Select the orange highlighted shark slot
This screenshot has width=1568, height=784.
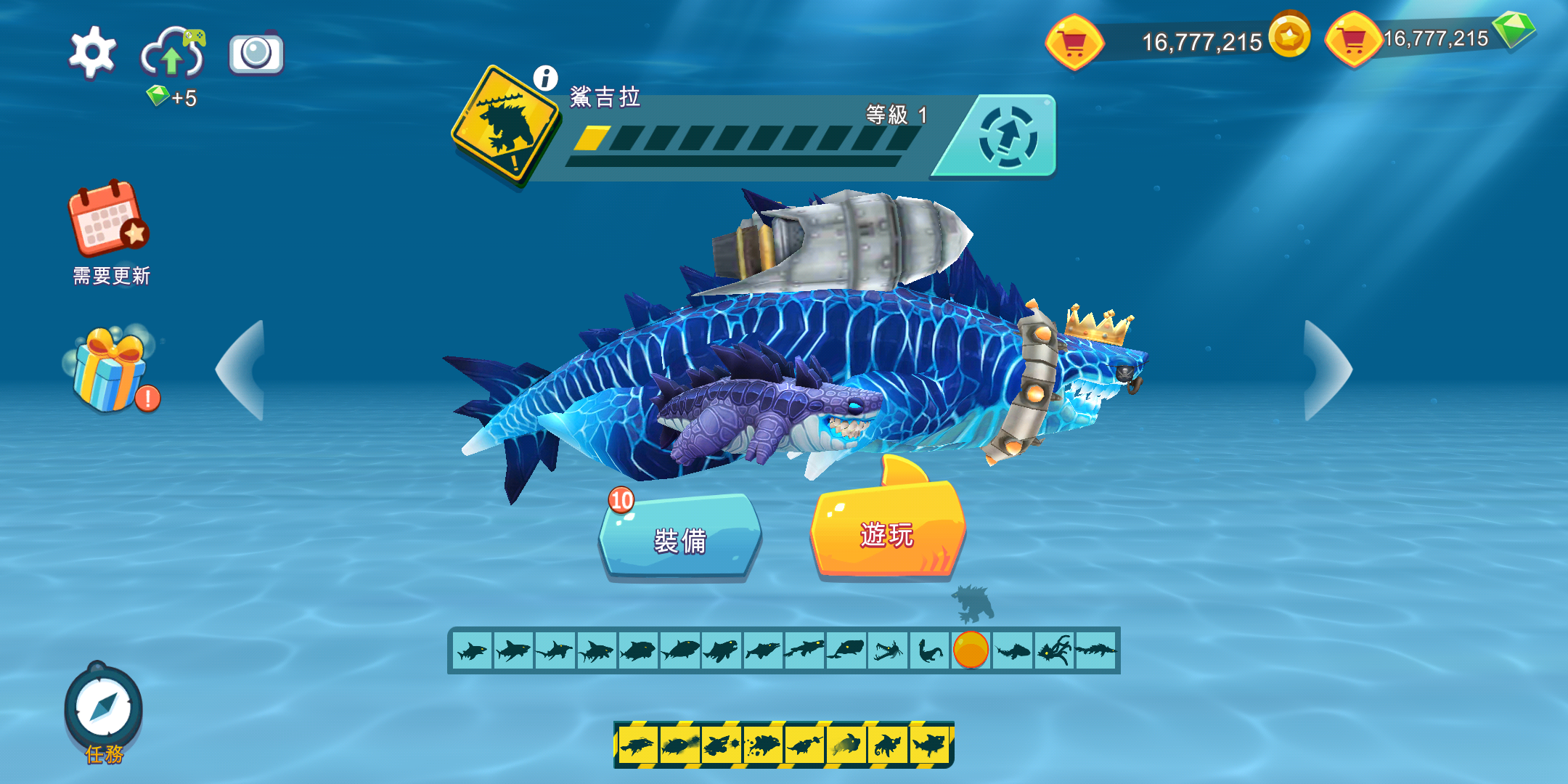971,650
